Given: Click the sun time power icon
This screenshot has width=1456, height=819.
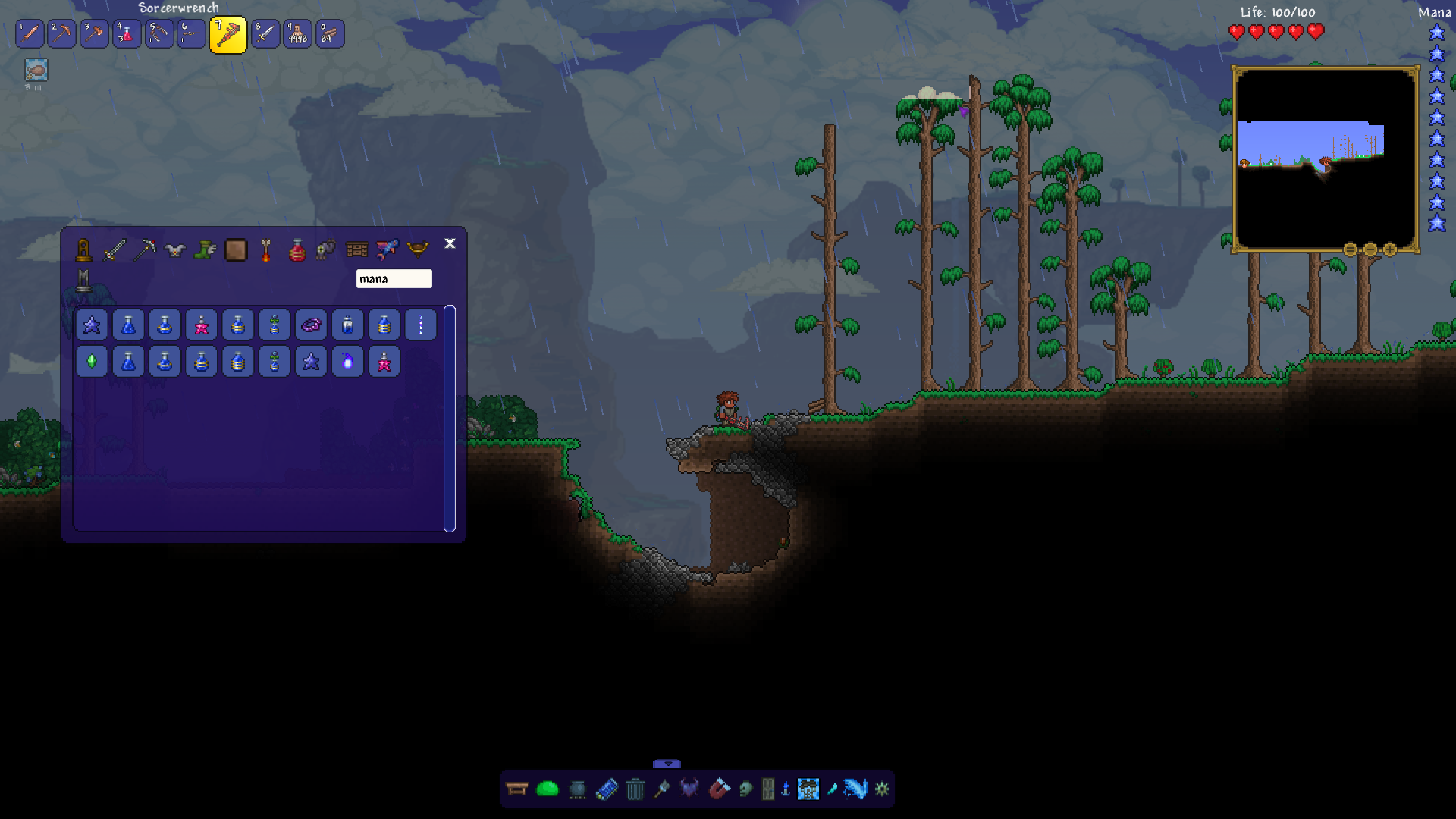Looking at the screenshot, I should (x=881, y=789).
